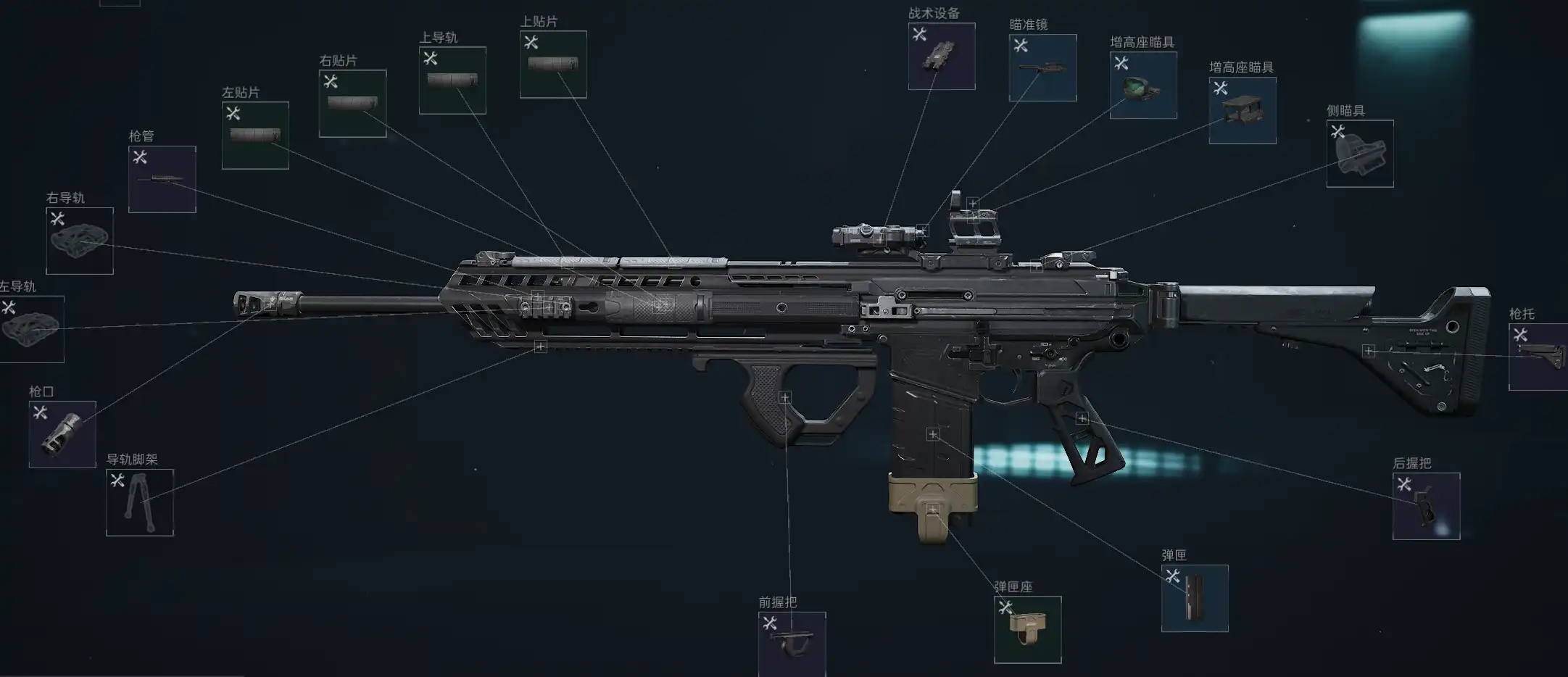This screenshot has width=1568, height=677.
Task: Open the 战术设备 tactical device slot
Action: coord(941,57)
